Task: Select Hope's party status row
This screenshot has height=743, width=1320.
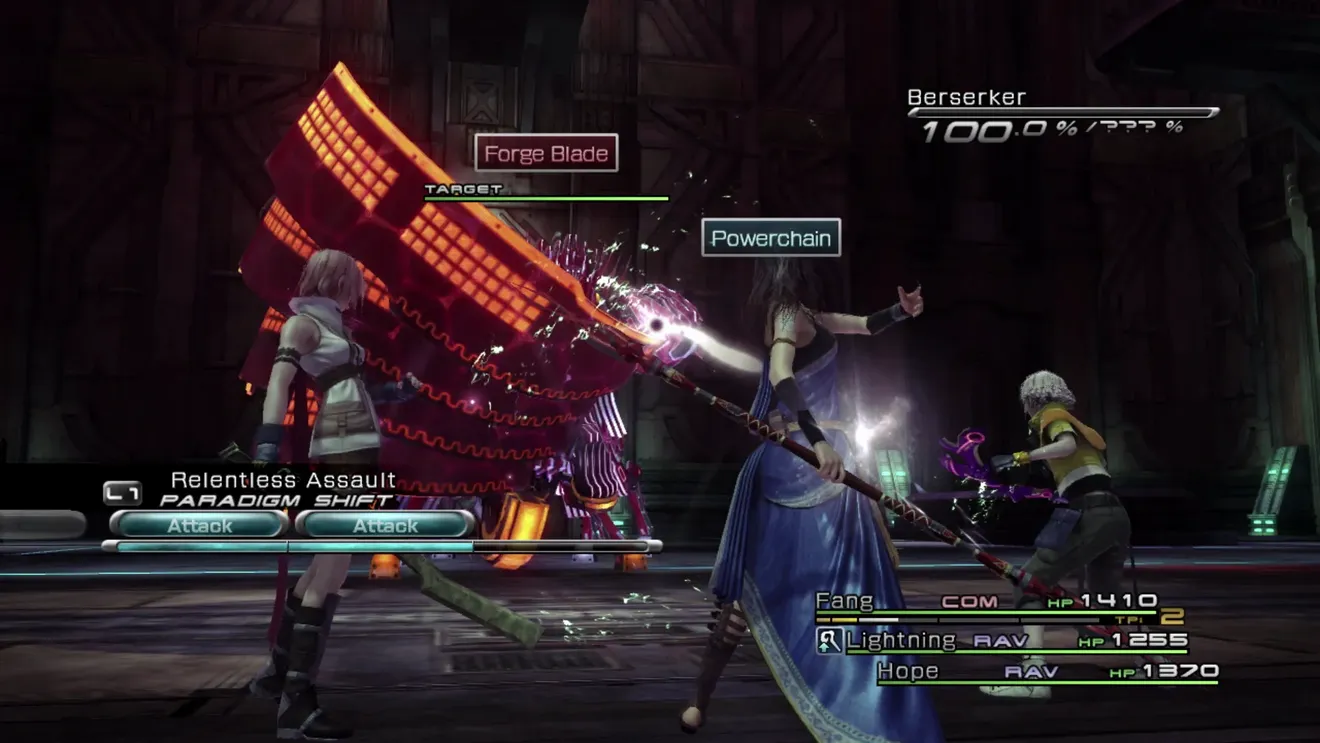Action: pos(1047,671)
